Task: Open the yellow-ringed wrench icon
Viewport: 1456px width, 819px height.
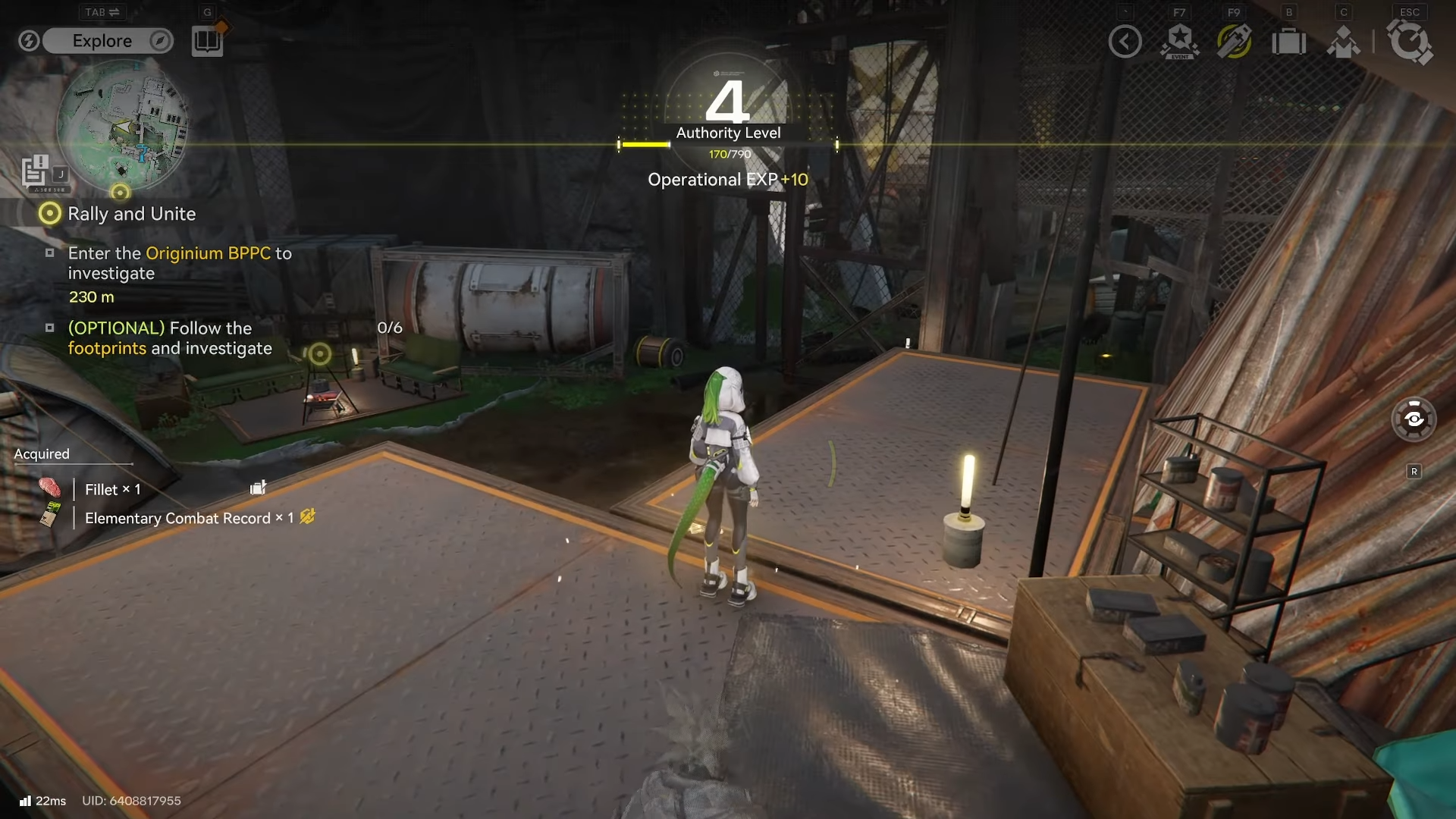Action: click(1234, 42)
